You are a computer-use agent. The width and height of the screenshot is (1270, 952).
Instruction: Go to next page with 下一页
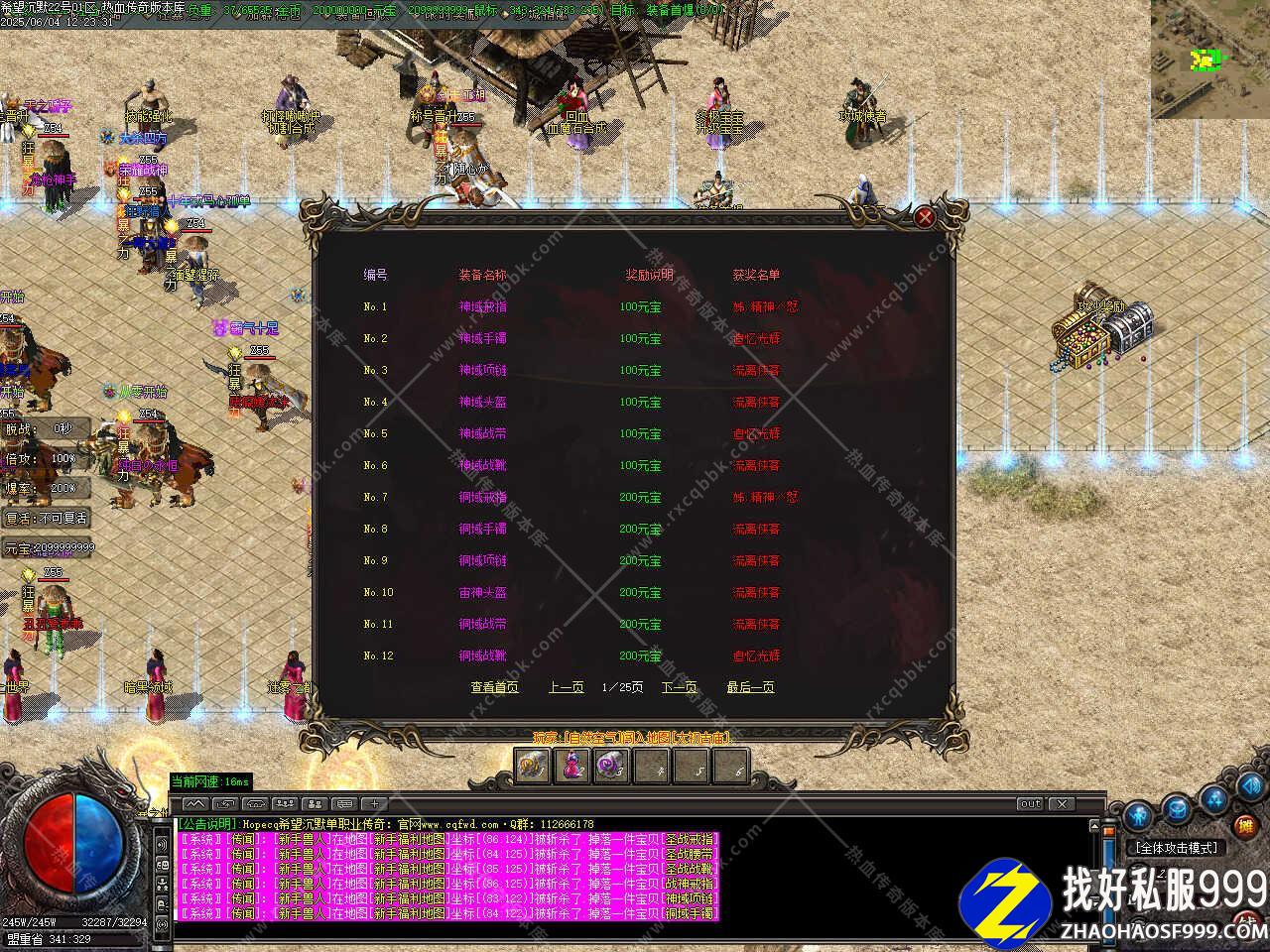click(x=680, y=687)
